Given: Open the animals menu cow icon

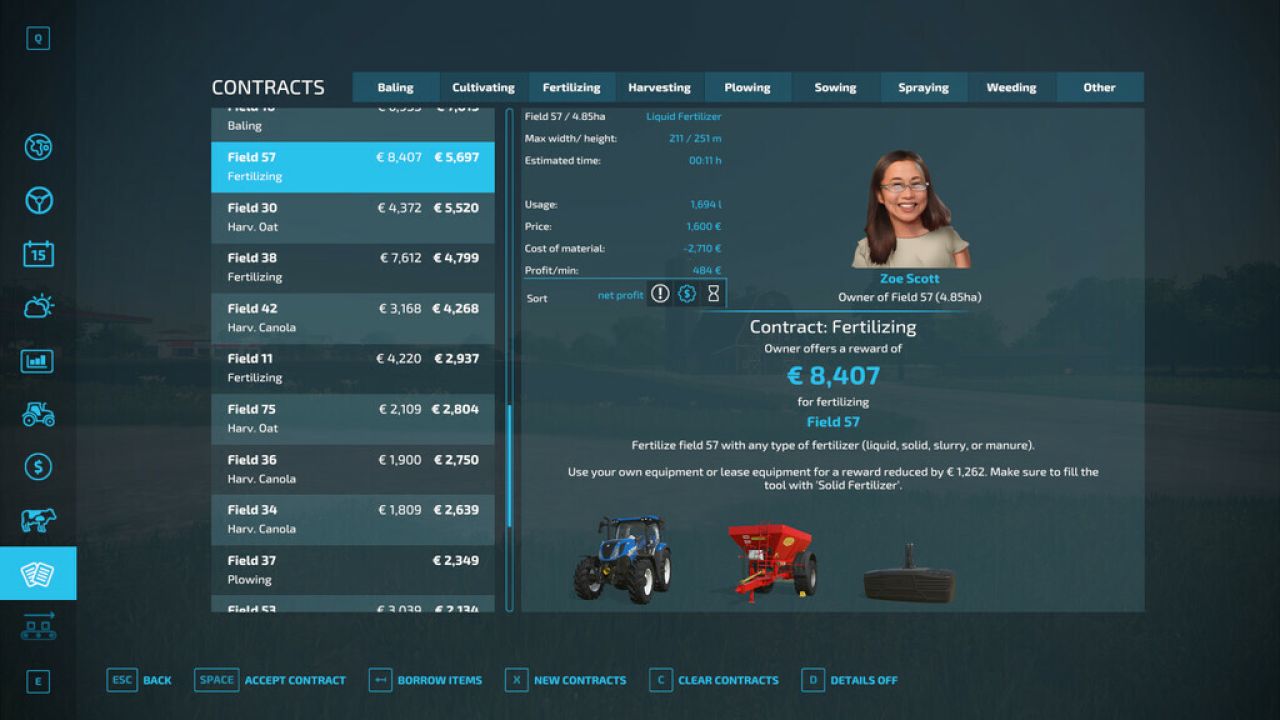Looking at the screenshot, I should (37, 519).
